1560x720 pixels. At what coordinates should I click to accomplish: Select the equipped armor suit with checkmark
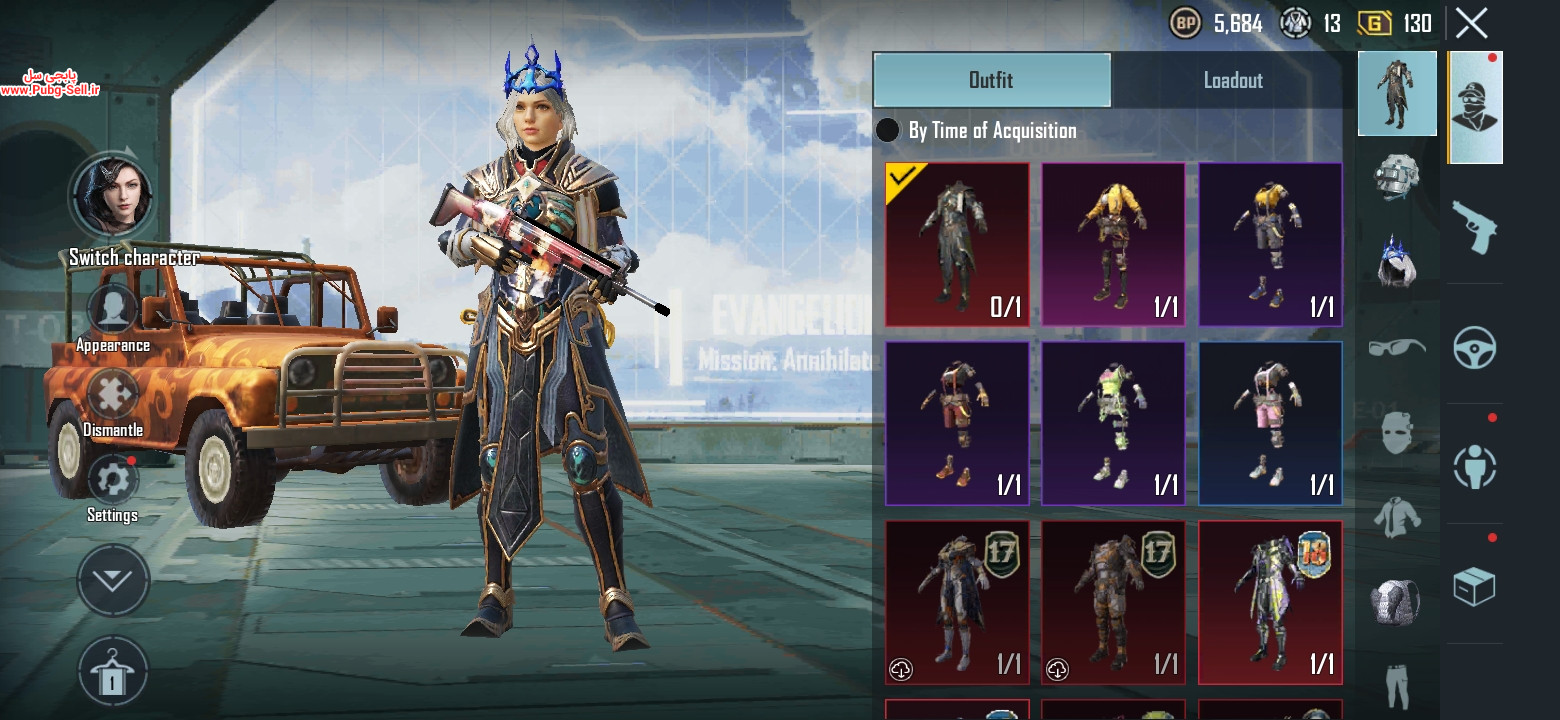click(957, 245)
